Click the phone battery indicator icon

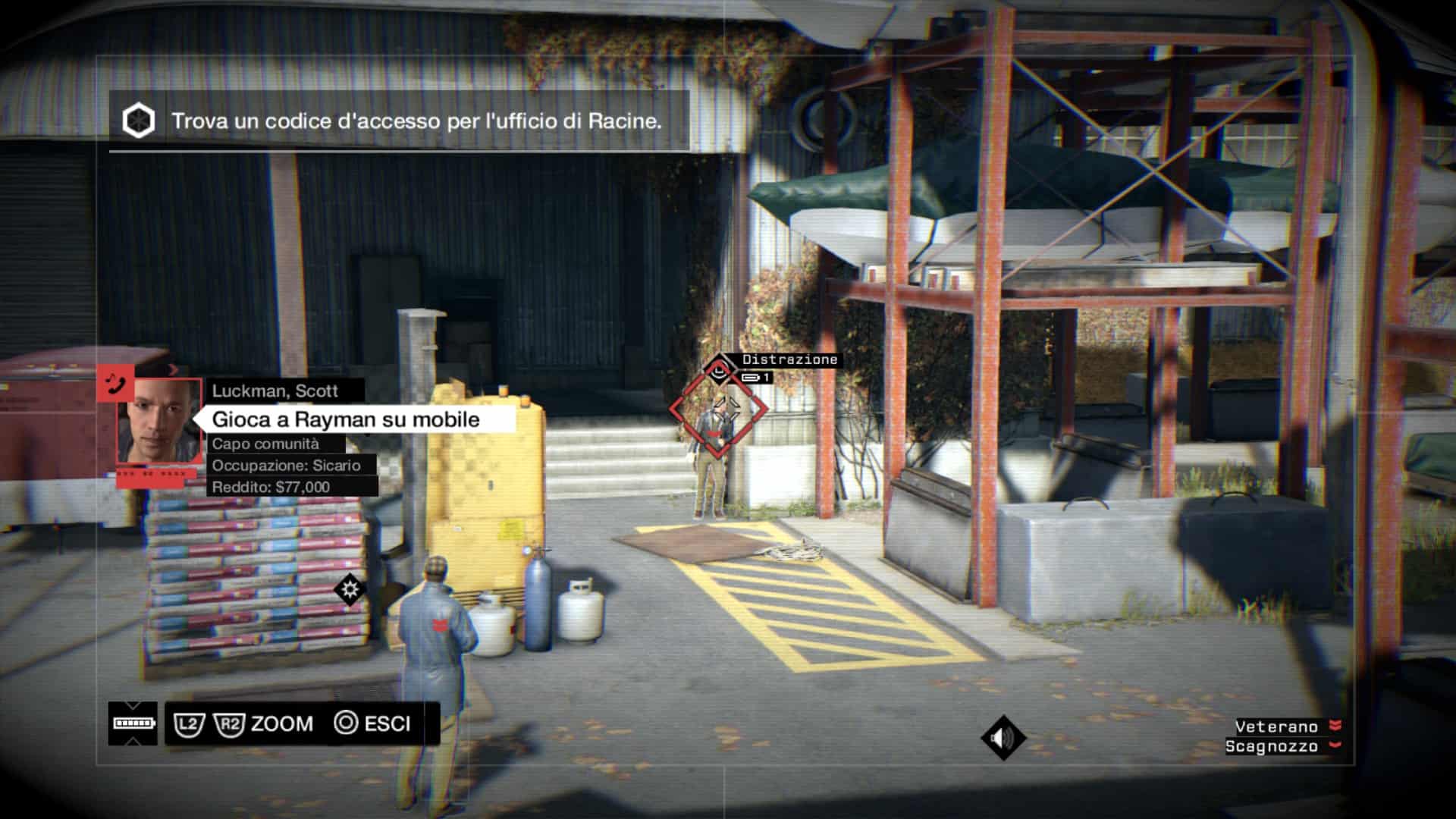[x=133, y=723]
